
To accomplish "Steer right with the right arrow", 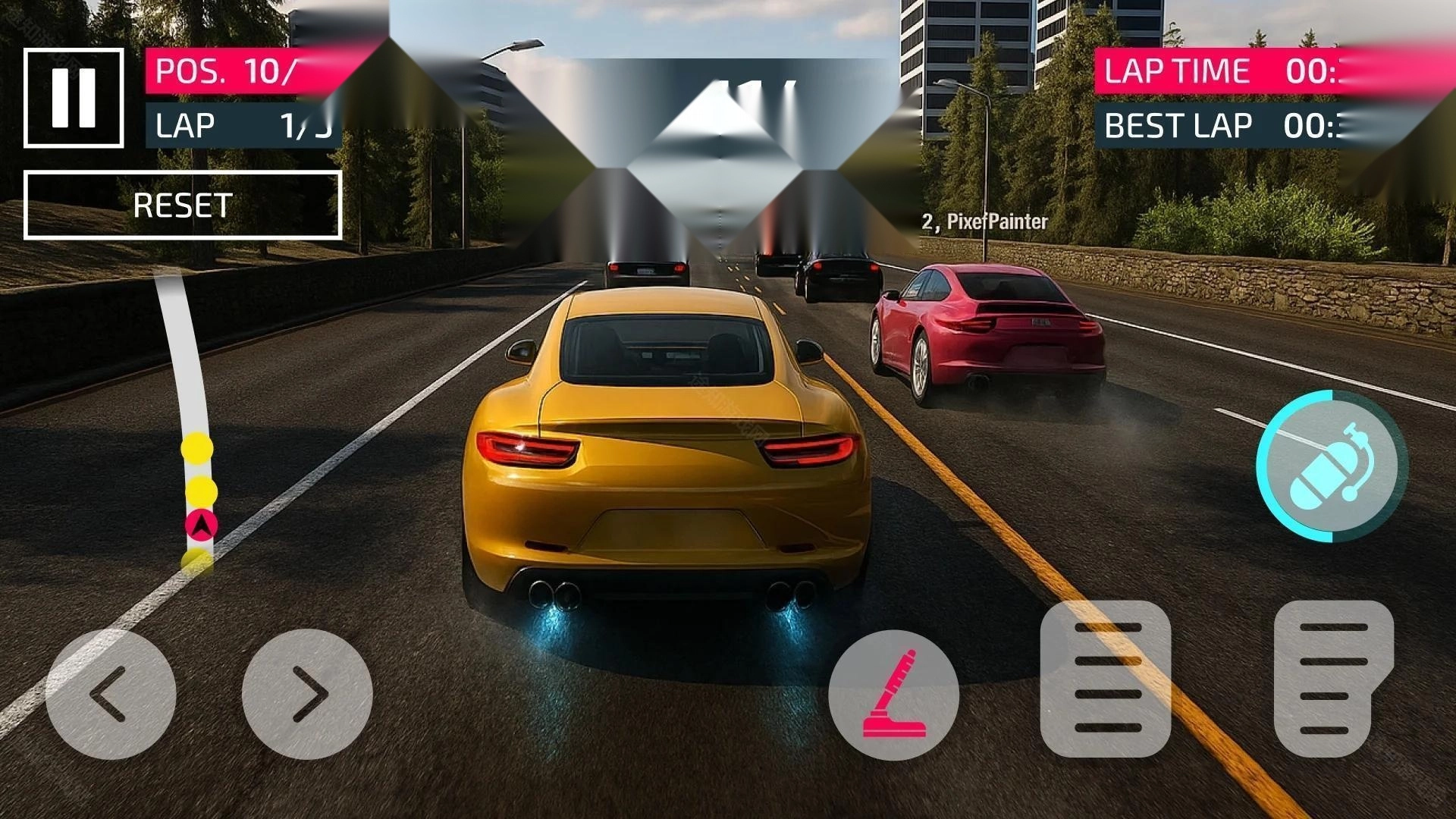I will tap(307, 694).
